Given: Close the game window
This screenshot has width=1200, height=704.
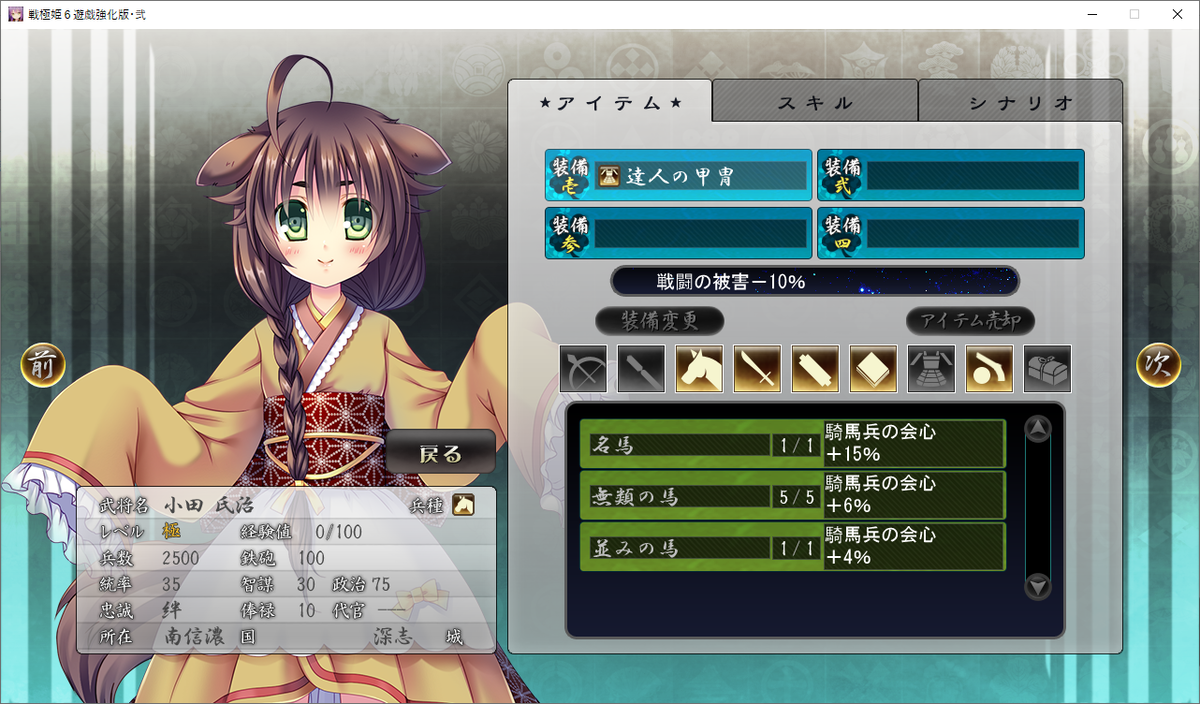Looking at the screenshot, I should click(1176, 14).
